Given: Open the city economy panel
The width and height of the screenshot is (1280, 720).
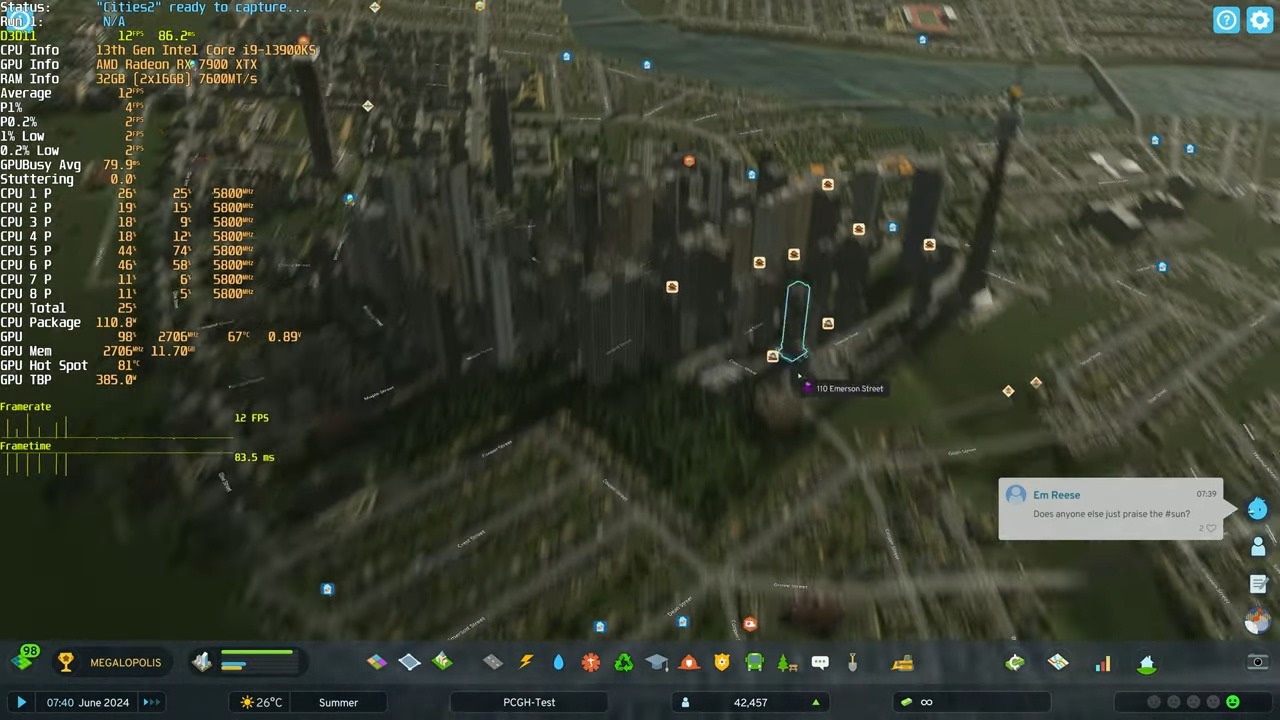Looking at the screenshot, I should pos(1015,662).
